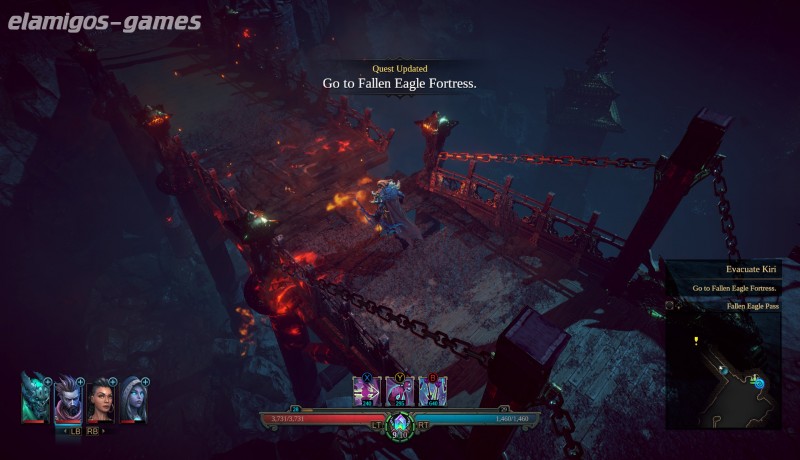The width and height of the screenshot is (800, 460).
Task: Activate the crouching figure ability costing 295
Action: (x=400, y=391)
